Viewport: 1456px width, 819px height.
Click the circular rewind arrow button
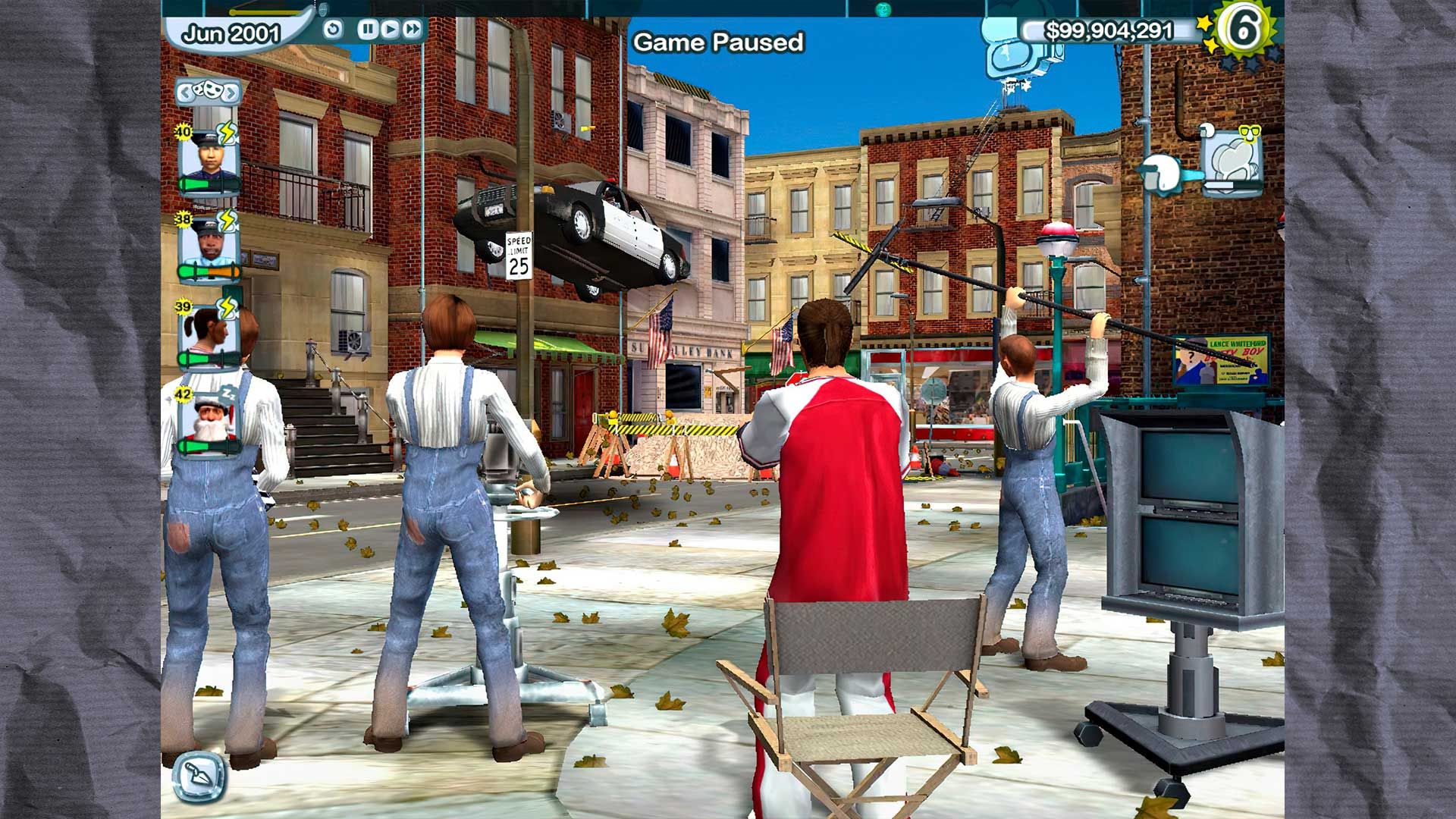pos(333,30)
